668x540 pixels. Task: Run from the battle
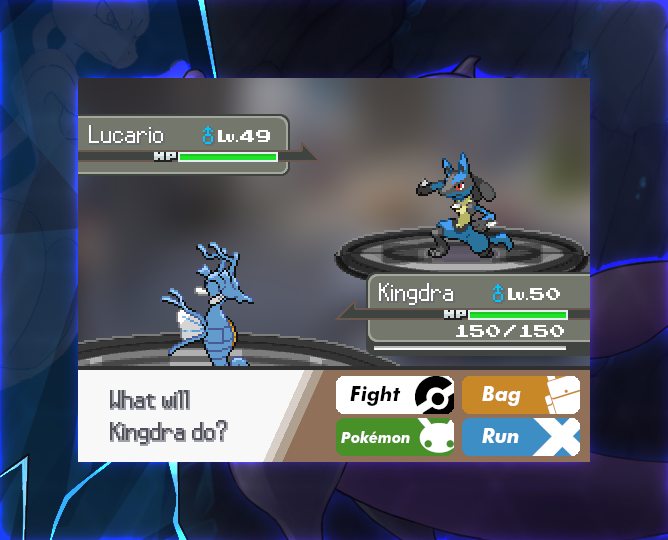tap(520, 437)
